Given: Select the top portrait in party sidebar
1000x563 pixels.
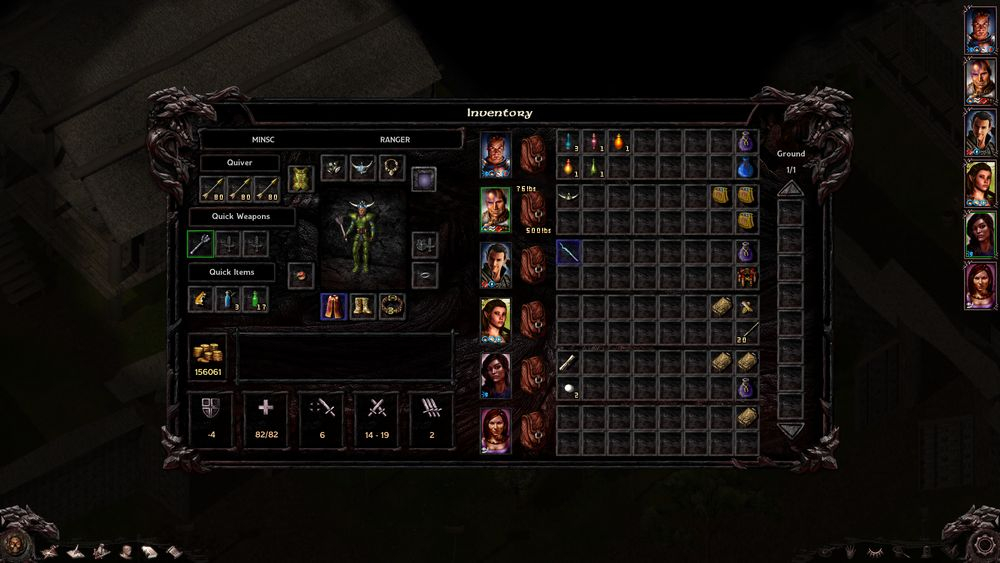Looking at the screenshot, I should [x=978, y=30].
